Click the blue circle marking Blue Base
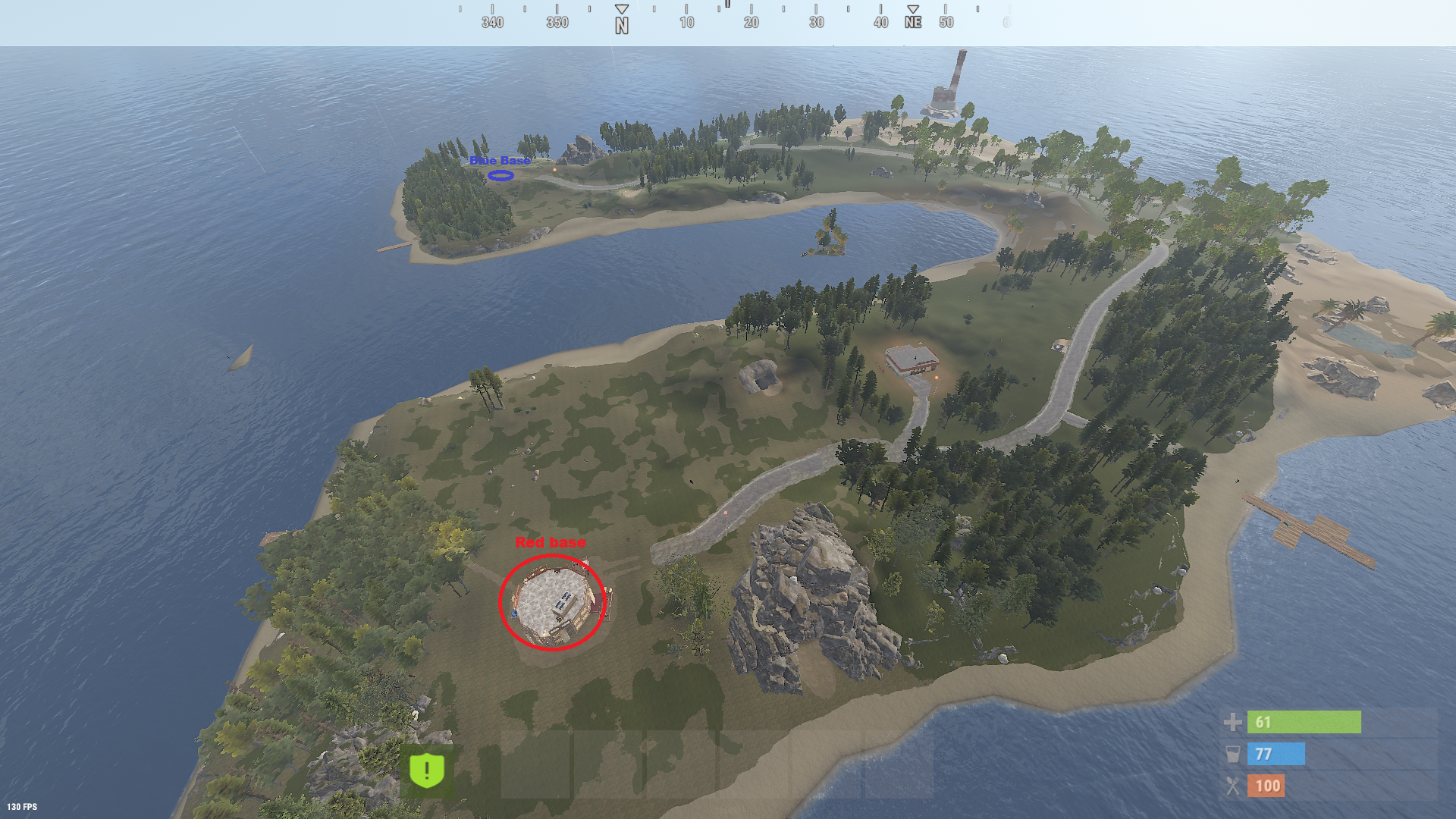This screenshot has height=819, width=1456. point(502,176)
